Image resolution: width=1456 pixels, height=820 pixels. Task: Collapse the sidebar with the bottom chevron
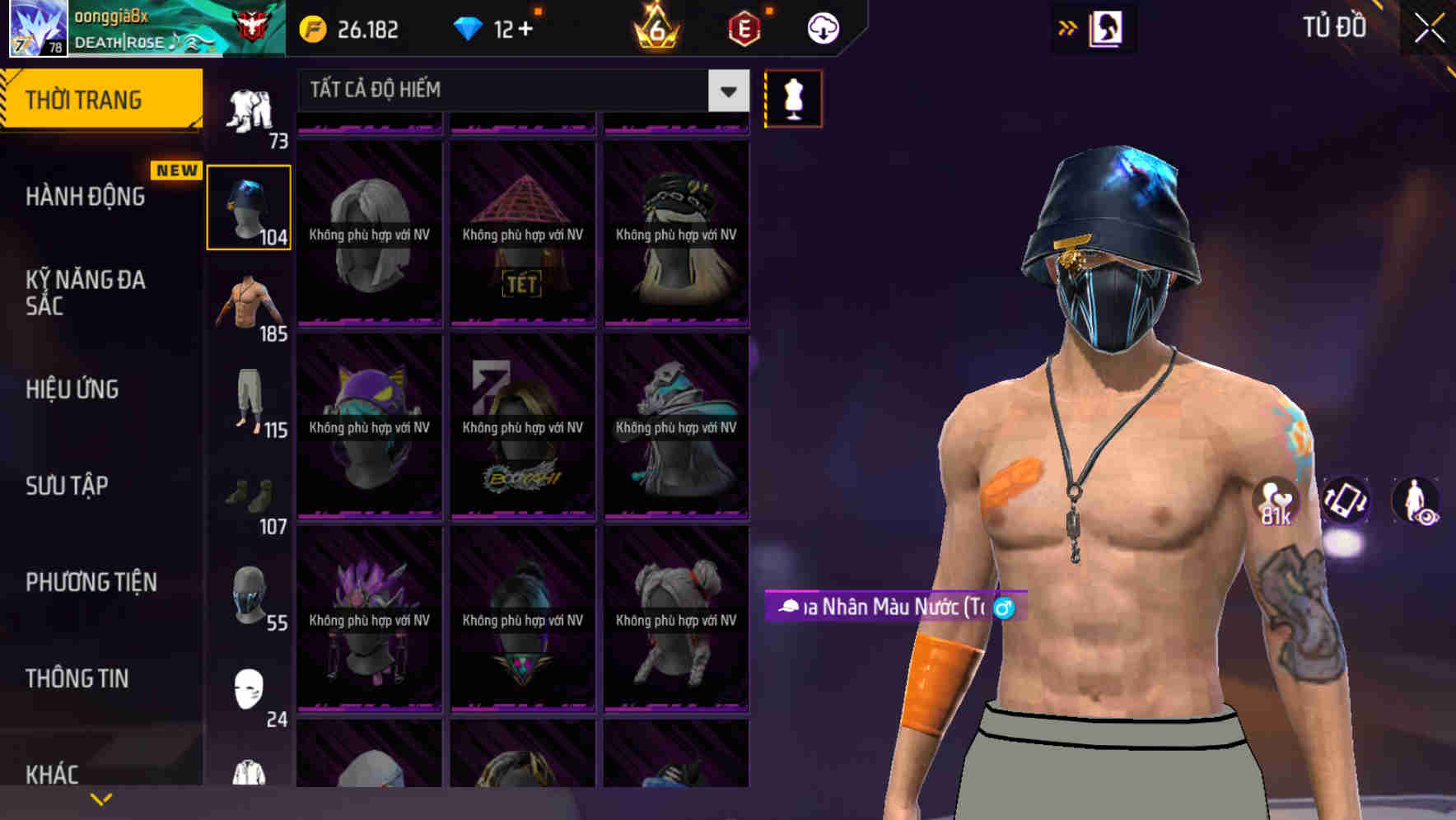pyautogui.click(x=101, y=798)
